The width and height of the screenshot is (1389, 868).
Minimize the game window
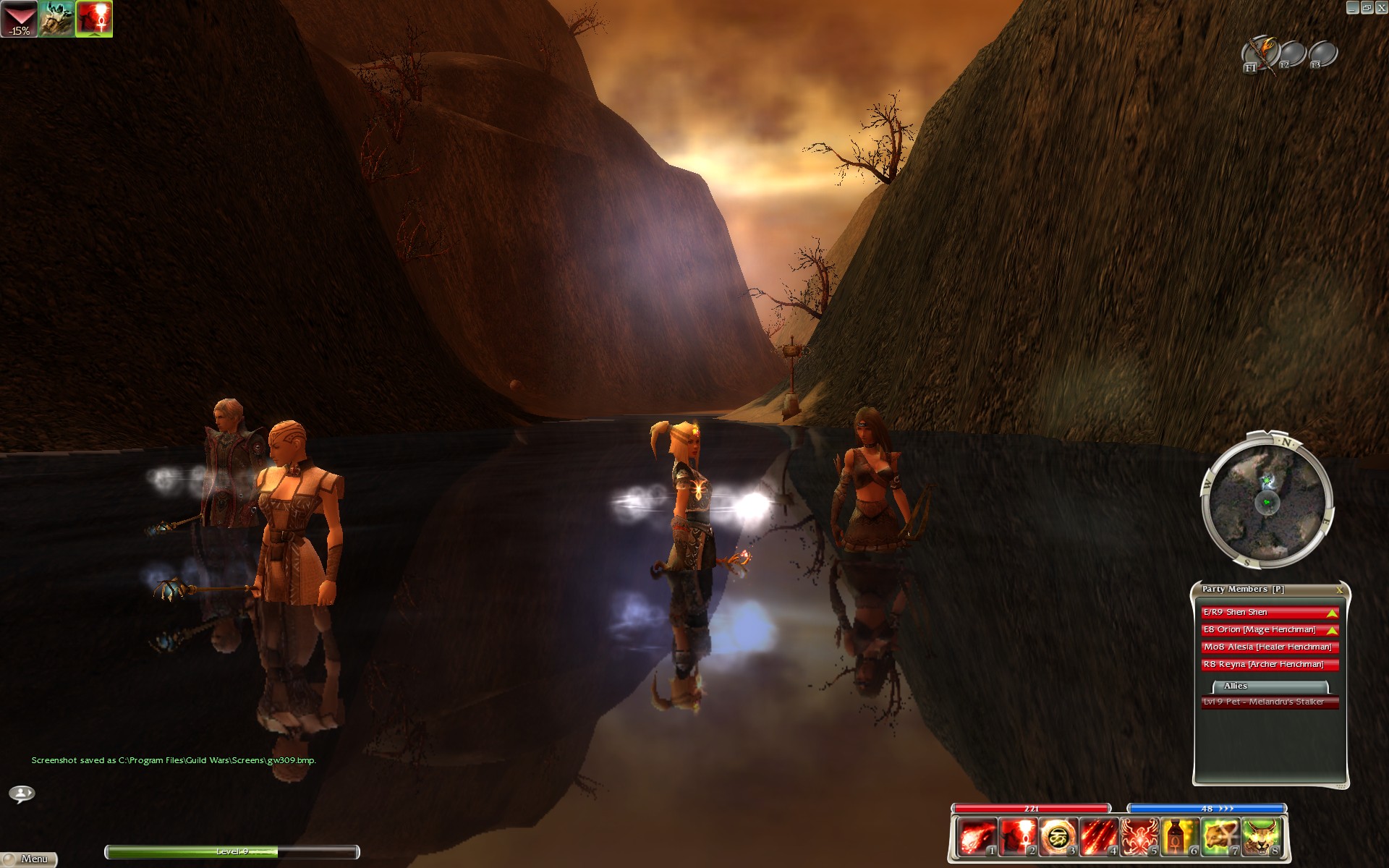pyautogui.click(x=1352, y=7)
